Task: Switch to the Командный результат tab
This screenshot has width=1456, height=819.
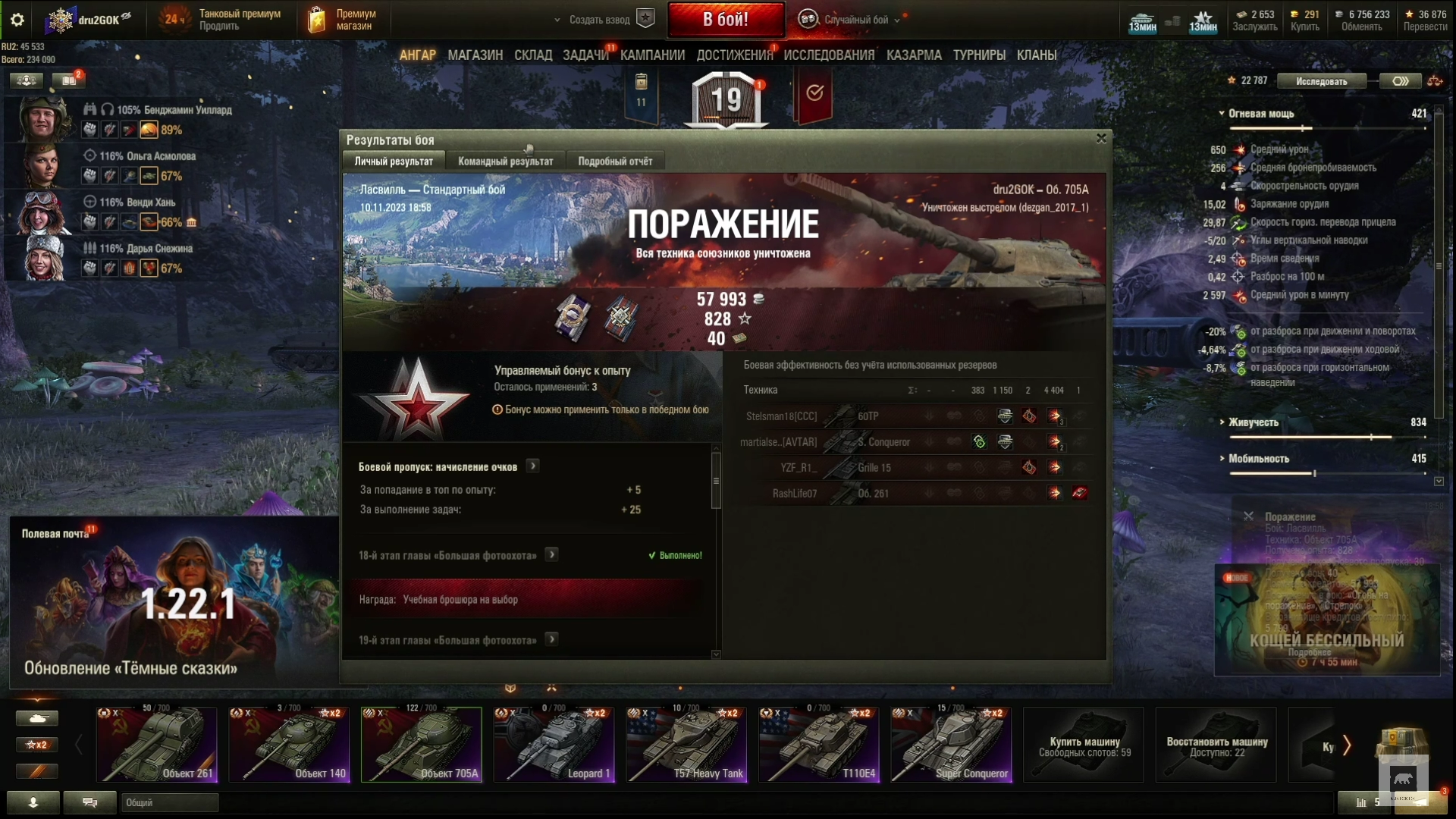Action: 505,161
